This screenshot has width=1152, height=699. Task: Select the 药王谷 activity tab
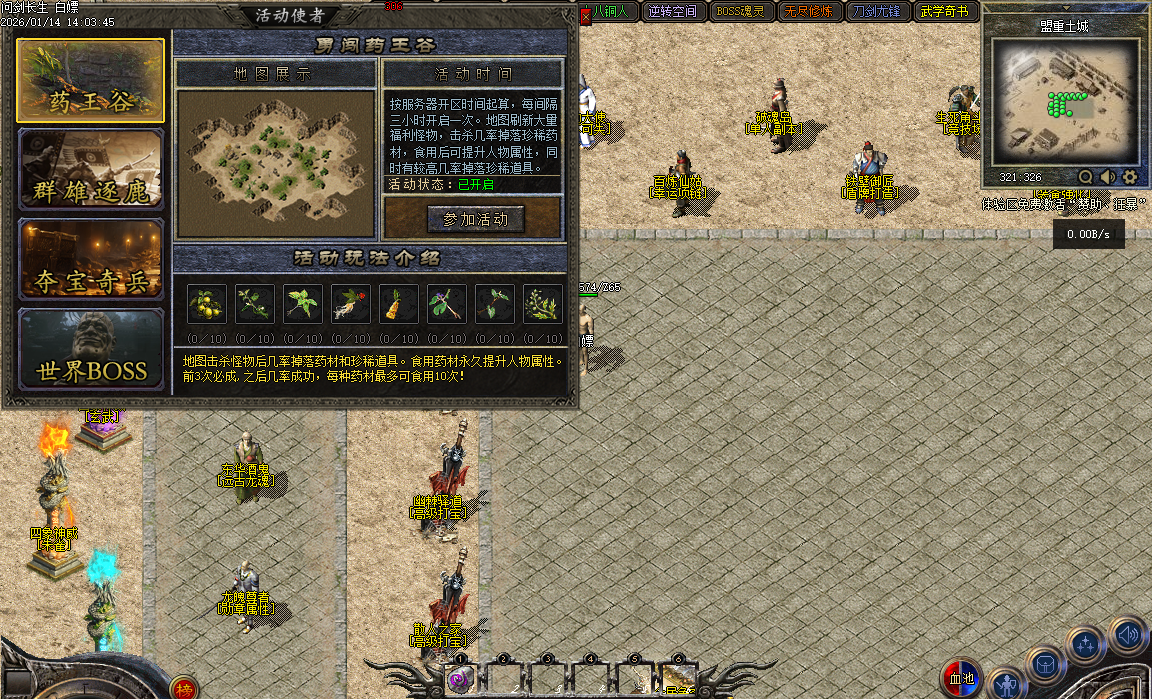pyautogui.click(x=90, y=80)
